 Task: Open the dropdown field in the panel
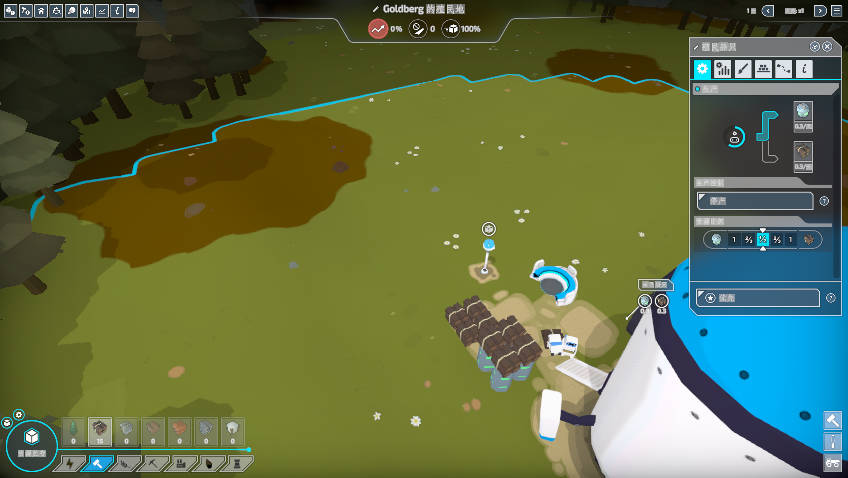756,201
